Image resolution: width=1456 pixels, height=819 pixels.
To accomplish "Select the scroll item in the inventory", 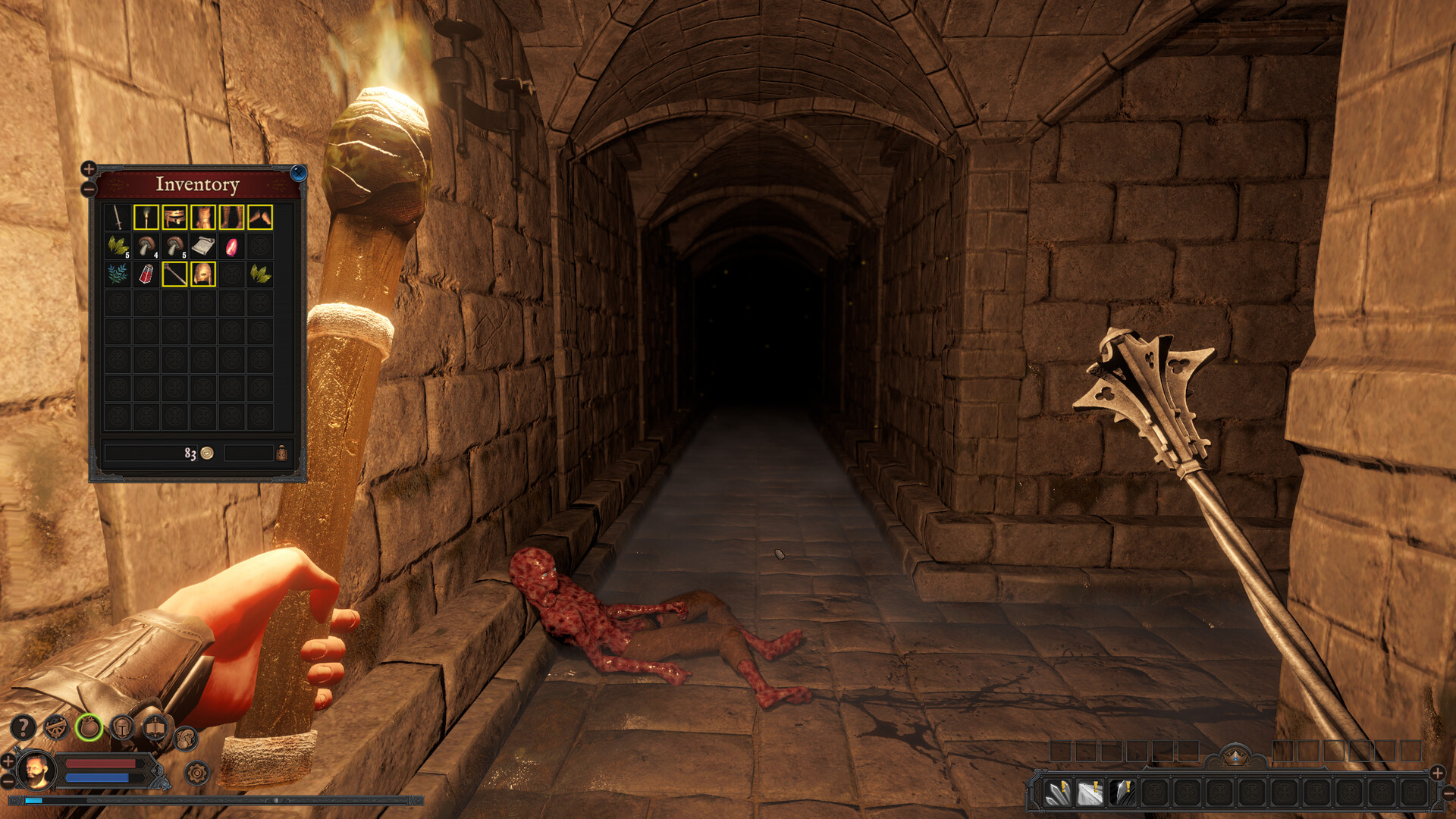I will 202,246.
